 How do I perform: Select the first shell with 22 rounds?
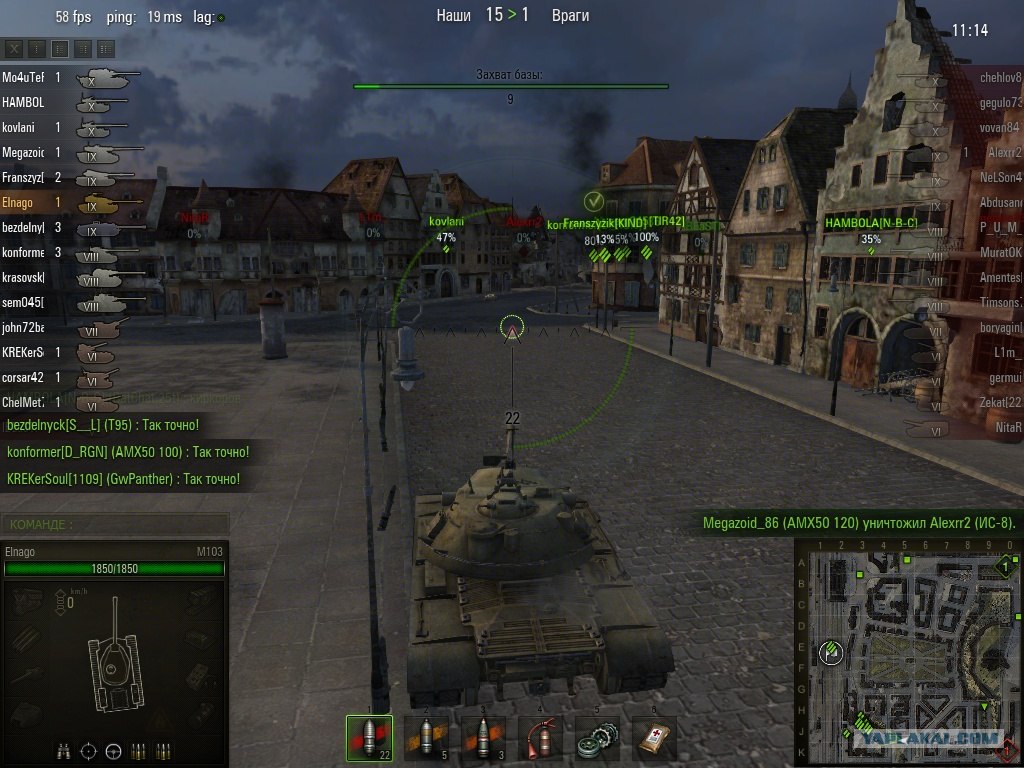coord(369,738)
